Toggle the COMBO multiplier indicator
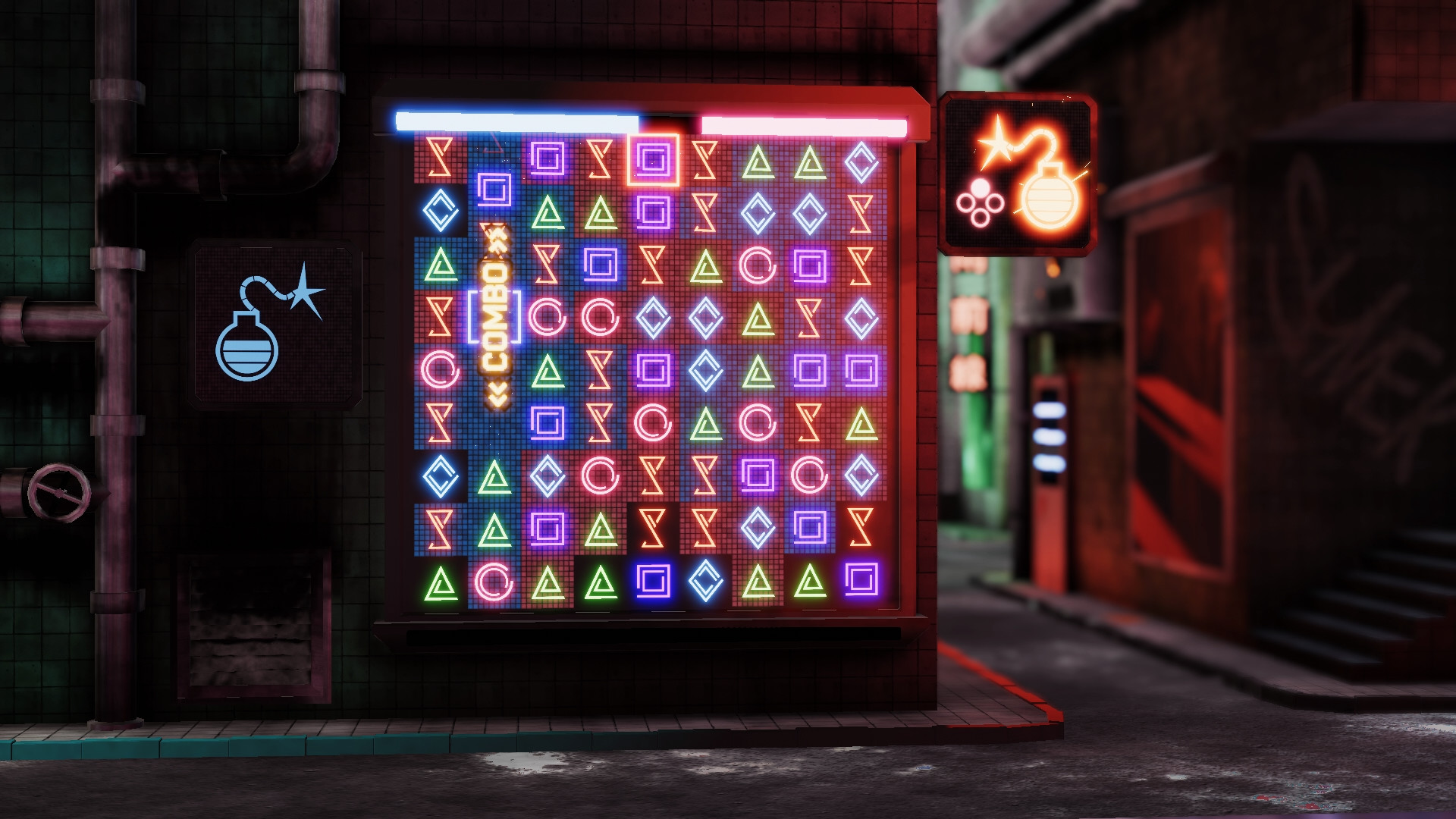The image size is (1456, 819). pyautogui.click(x=497, y=318)
